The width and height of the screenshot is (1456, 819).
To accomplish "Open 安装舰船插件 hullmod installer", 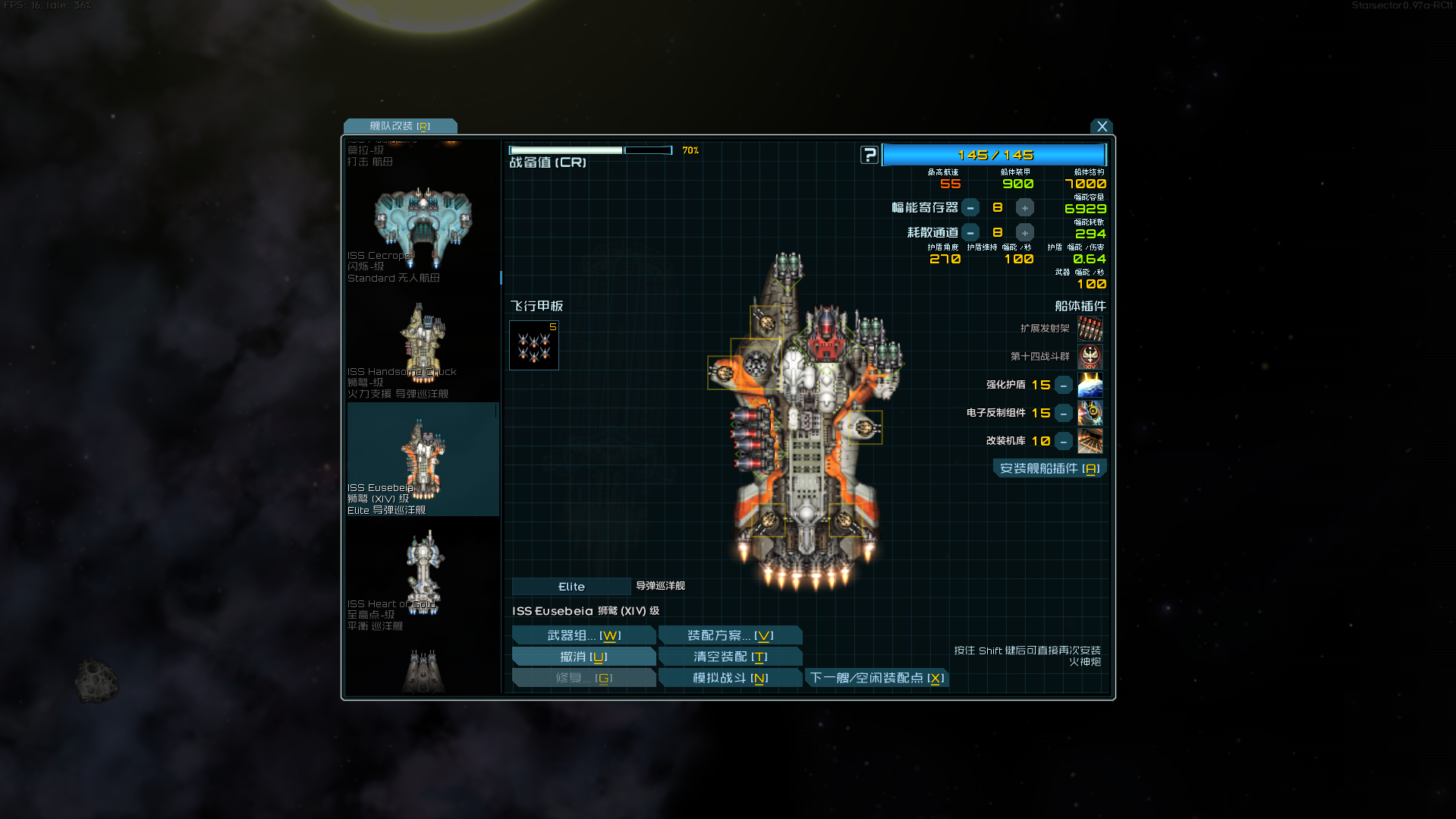I will pos(1049,469).
